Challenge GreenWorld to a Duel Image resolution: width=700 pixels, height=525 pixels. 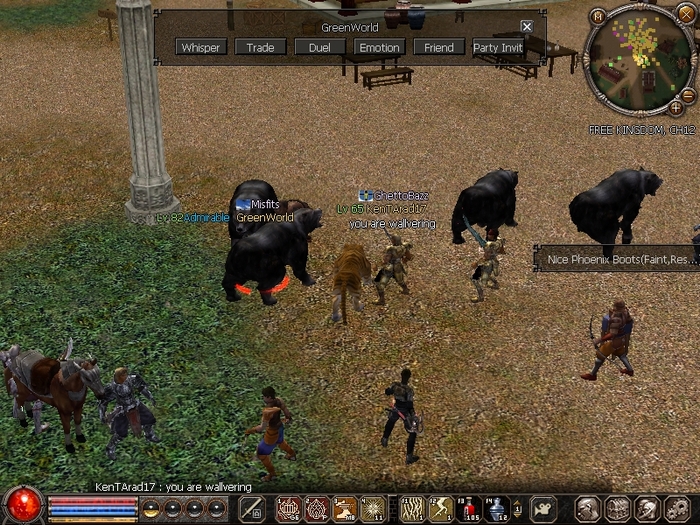coord(320,47)
